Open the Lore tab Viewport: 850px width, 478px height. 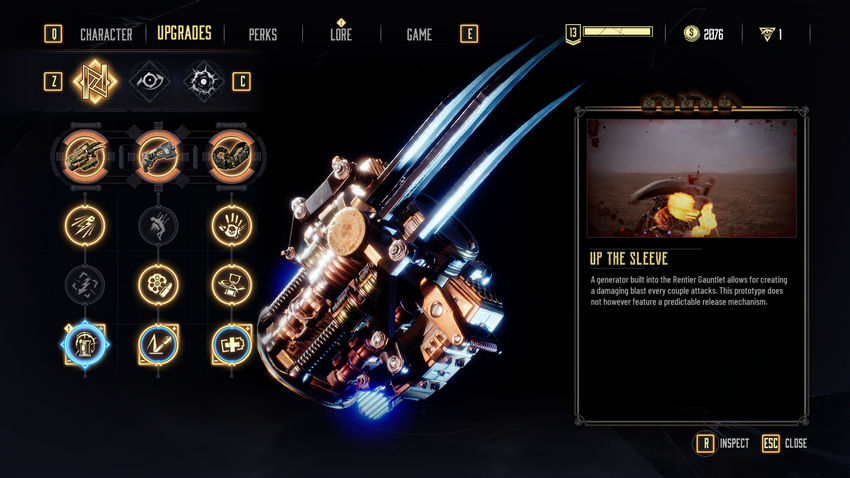341,34
